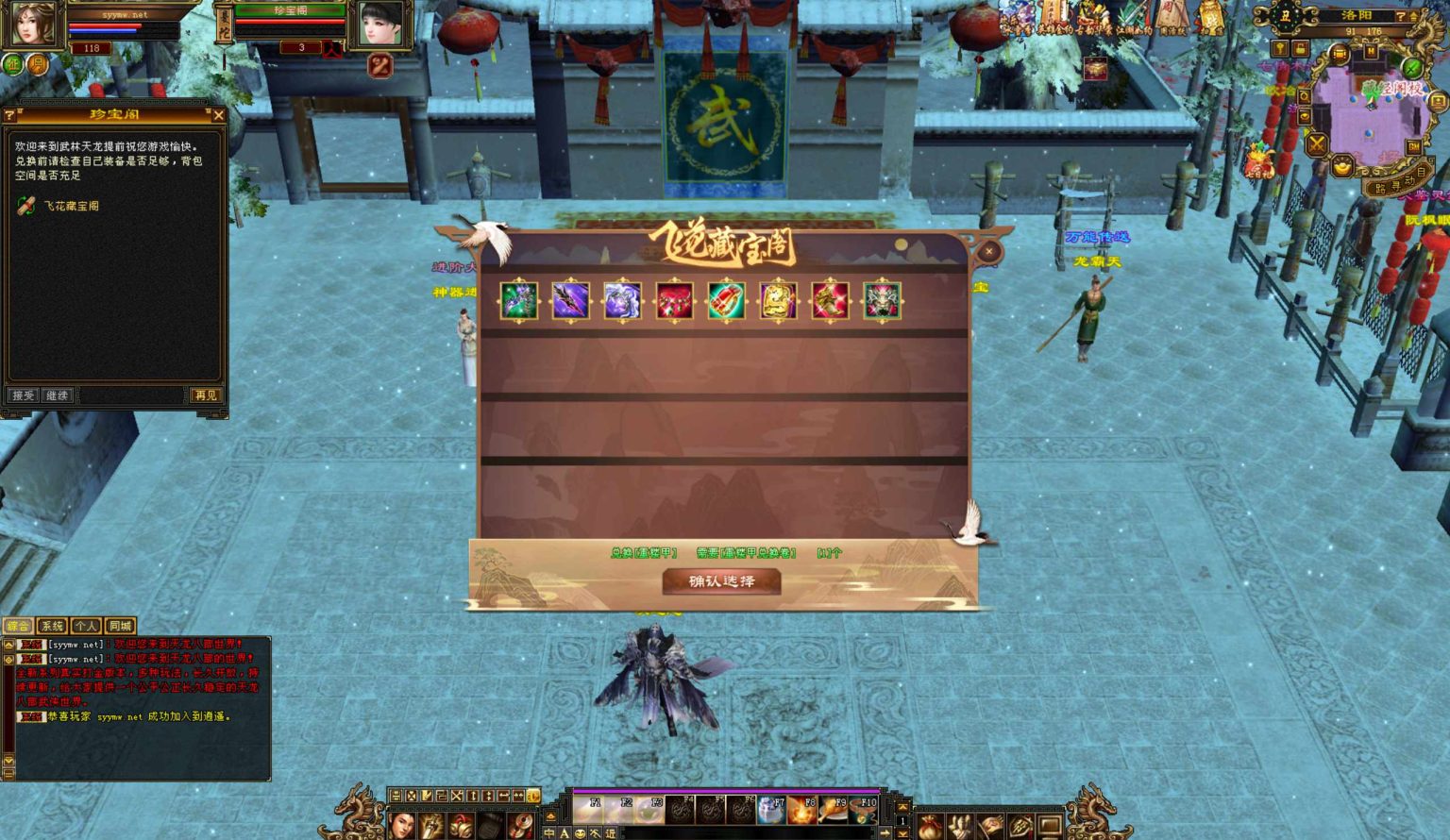Screen dimensions: 1450x840
Task: Confirm selection with the 确认选择 button
Action: 721,581
